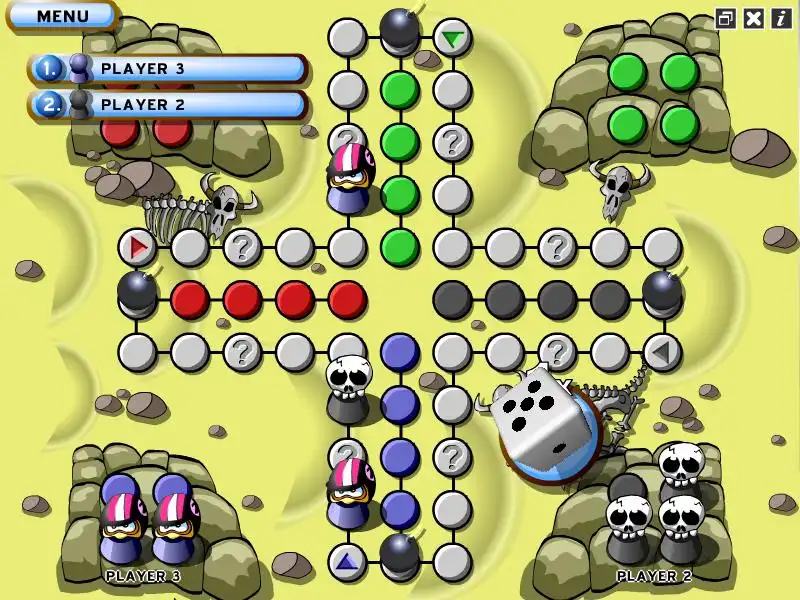Select the Player 2 row in ranking list

tap(168, 104)
